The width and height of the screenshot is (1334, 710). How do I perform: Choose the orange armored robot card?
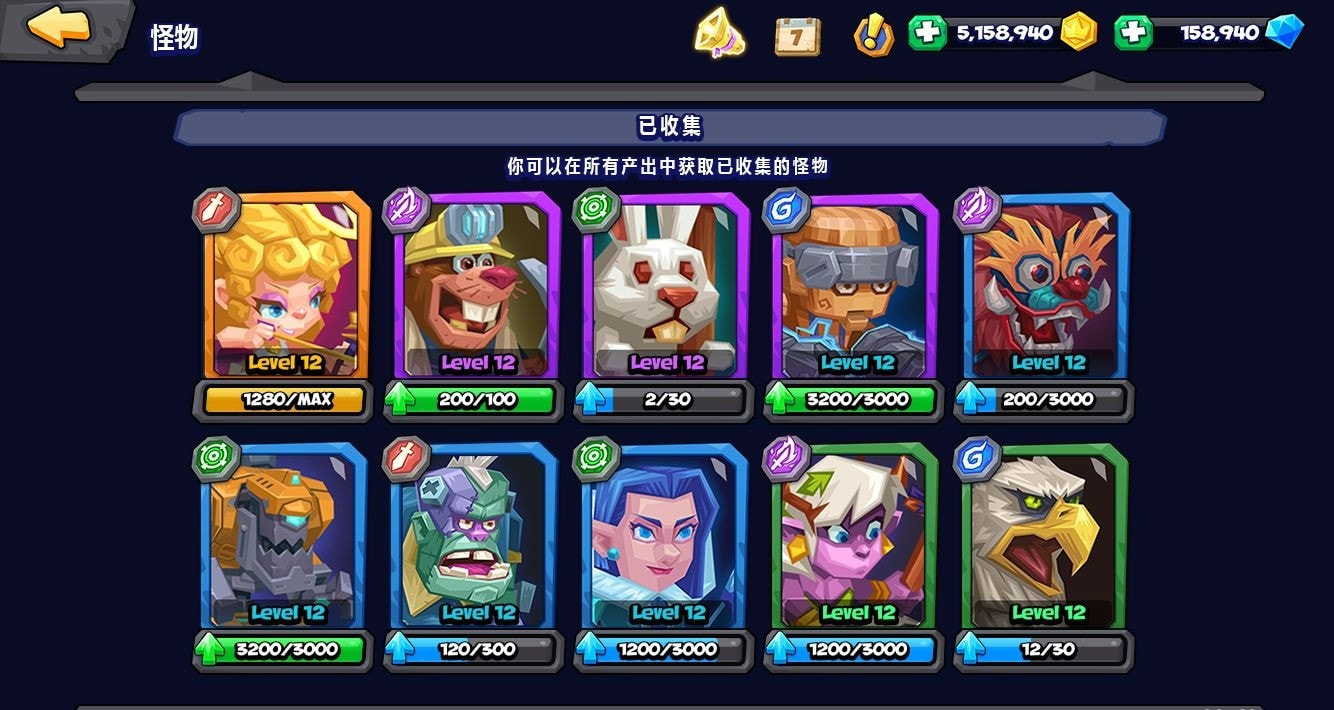[285, 535]
